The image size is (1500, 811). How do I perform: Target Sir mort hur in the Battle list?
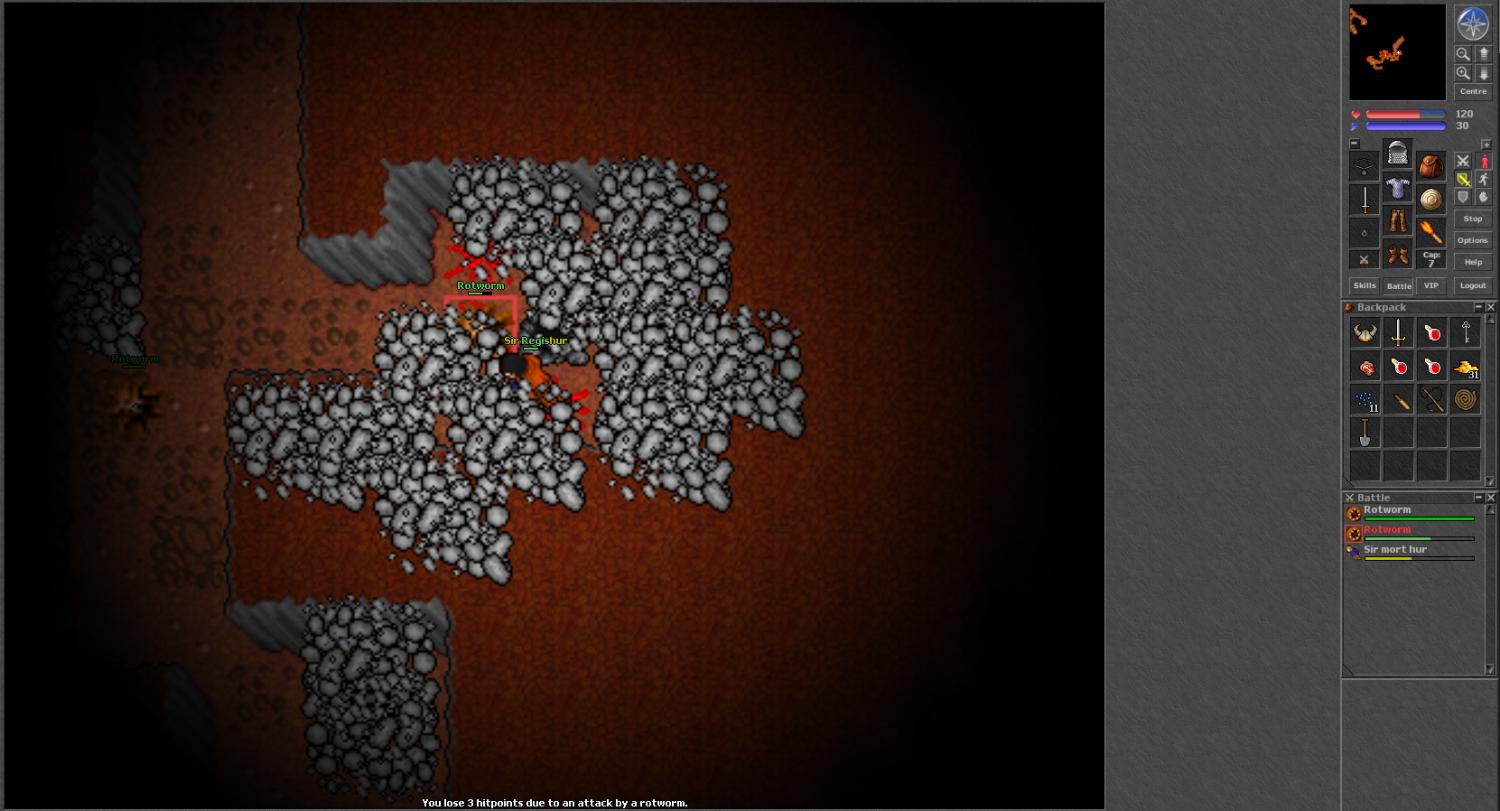[x=1395, y=550]
